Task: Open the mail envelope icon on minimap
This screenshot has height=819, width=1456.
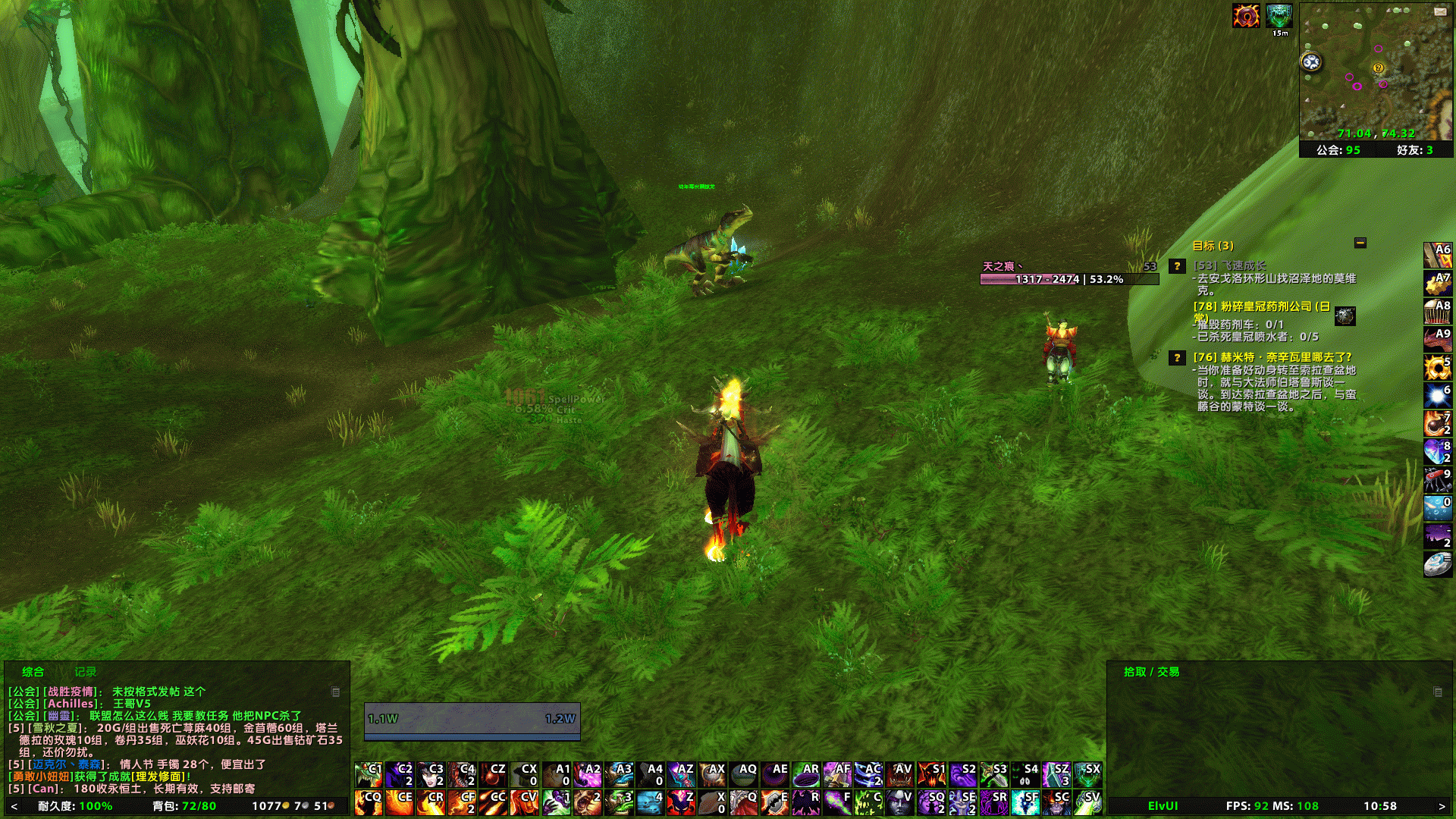Action: [1440, 11]
